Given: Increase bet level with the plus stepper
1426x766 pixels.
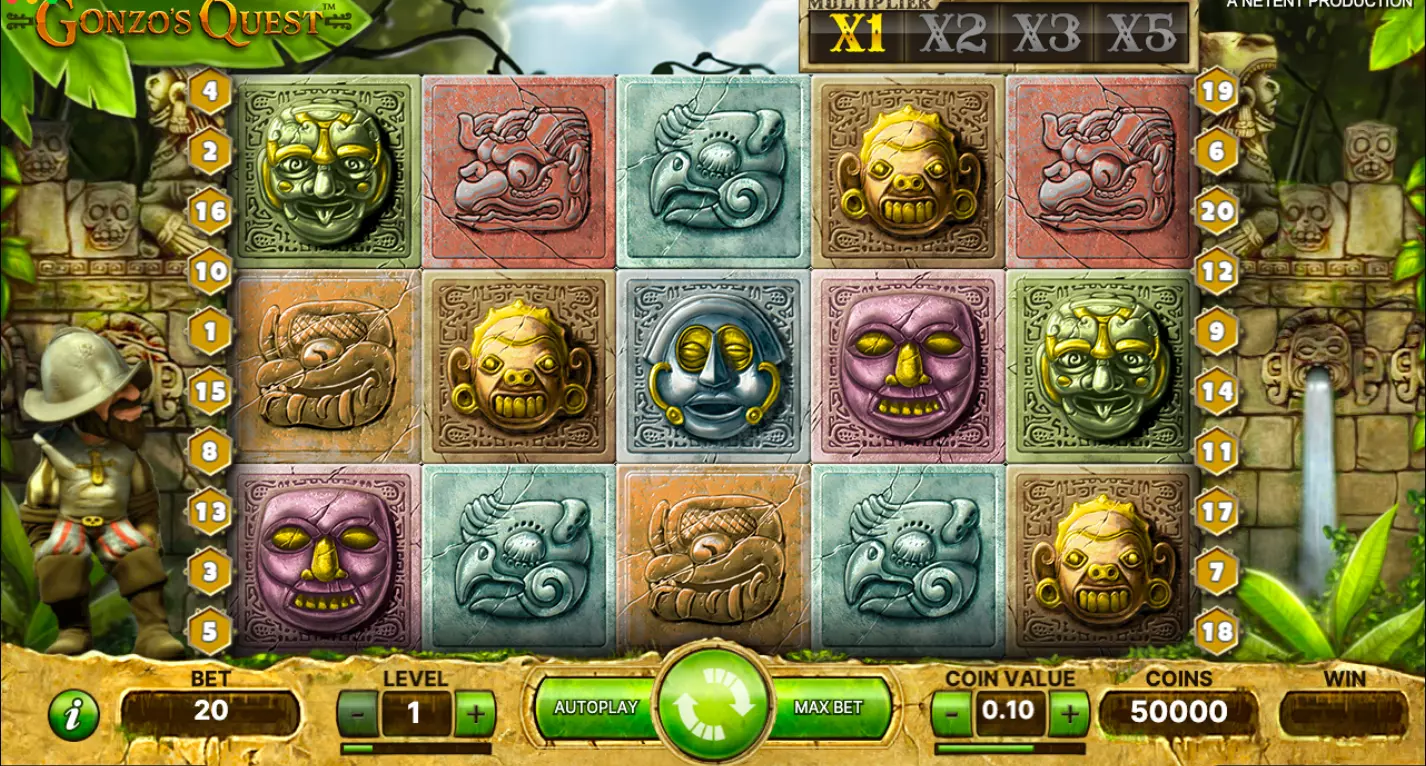Looking at the screenshot, I should [477, 712].
